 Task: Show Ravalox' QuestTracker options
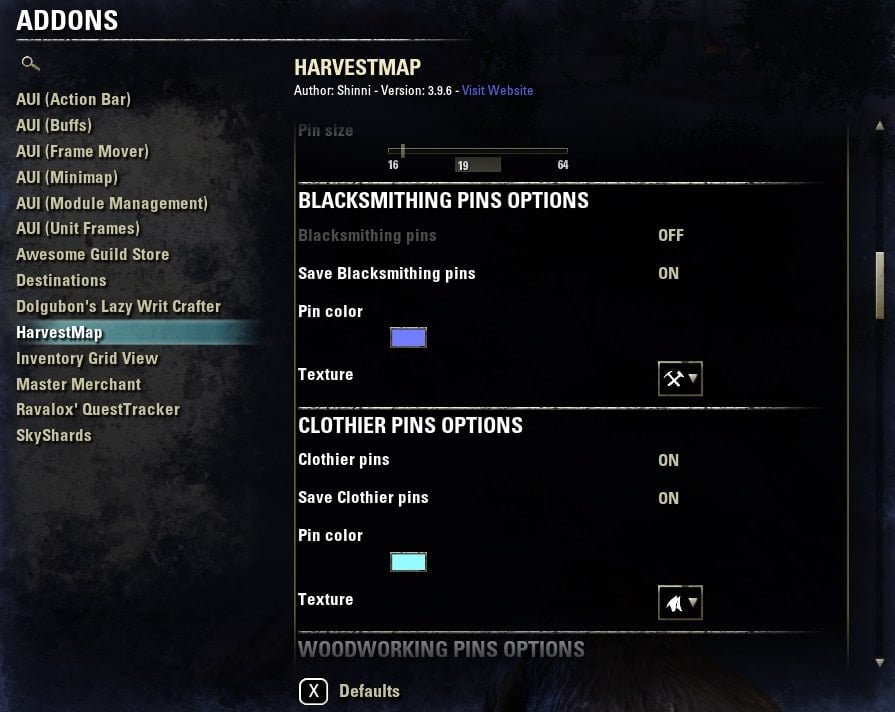(x=98, y=410)
